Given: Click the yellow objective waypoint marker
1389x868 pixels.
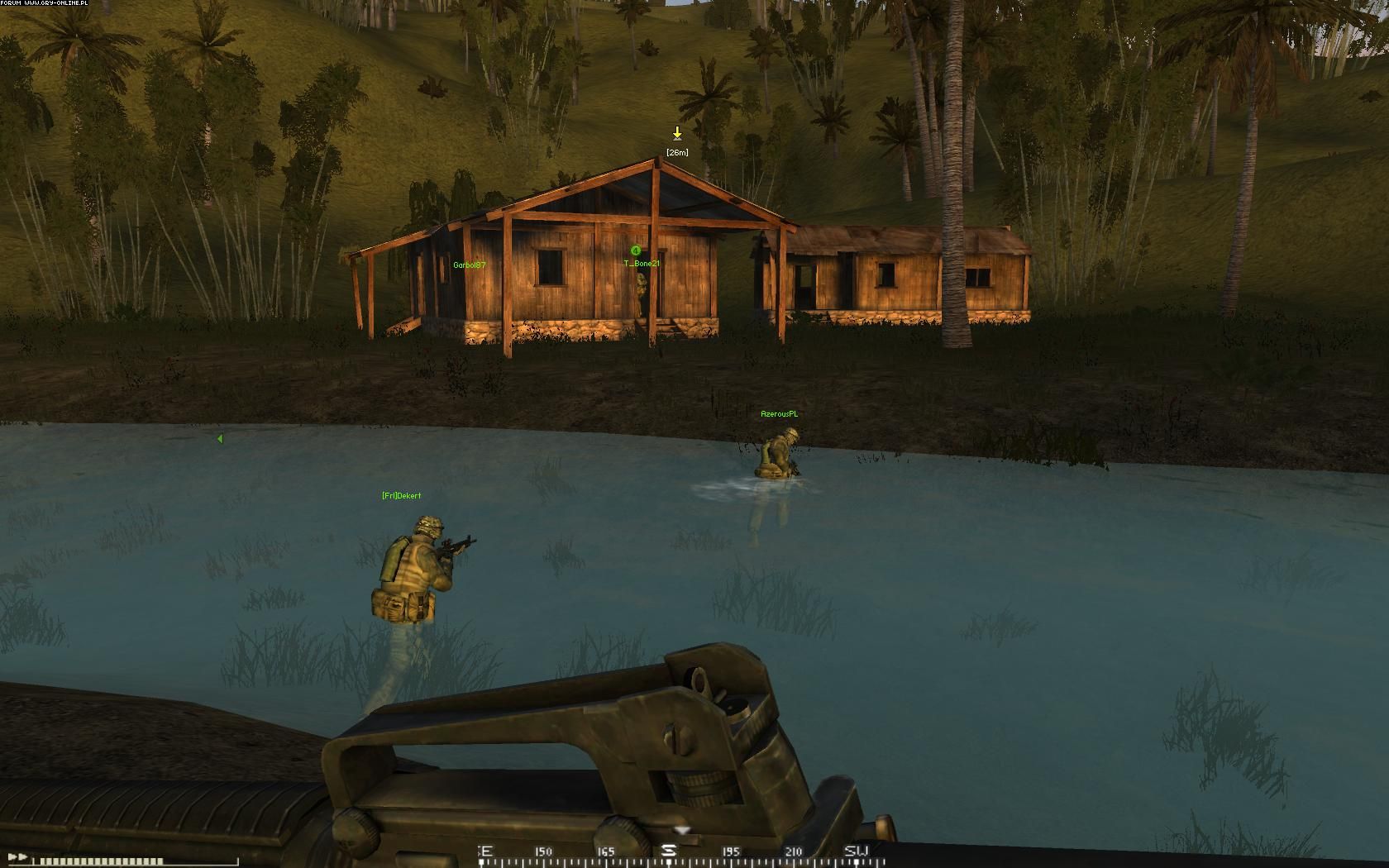Looking at the screenshot, I should 677,133.
